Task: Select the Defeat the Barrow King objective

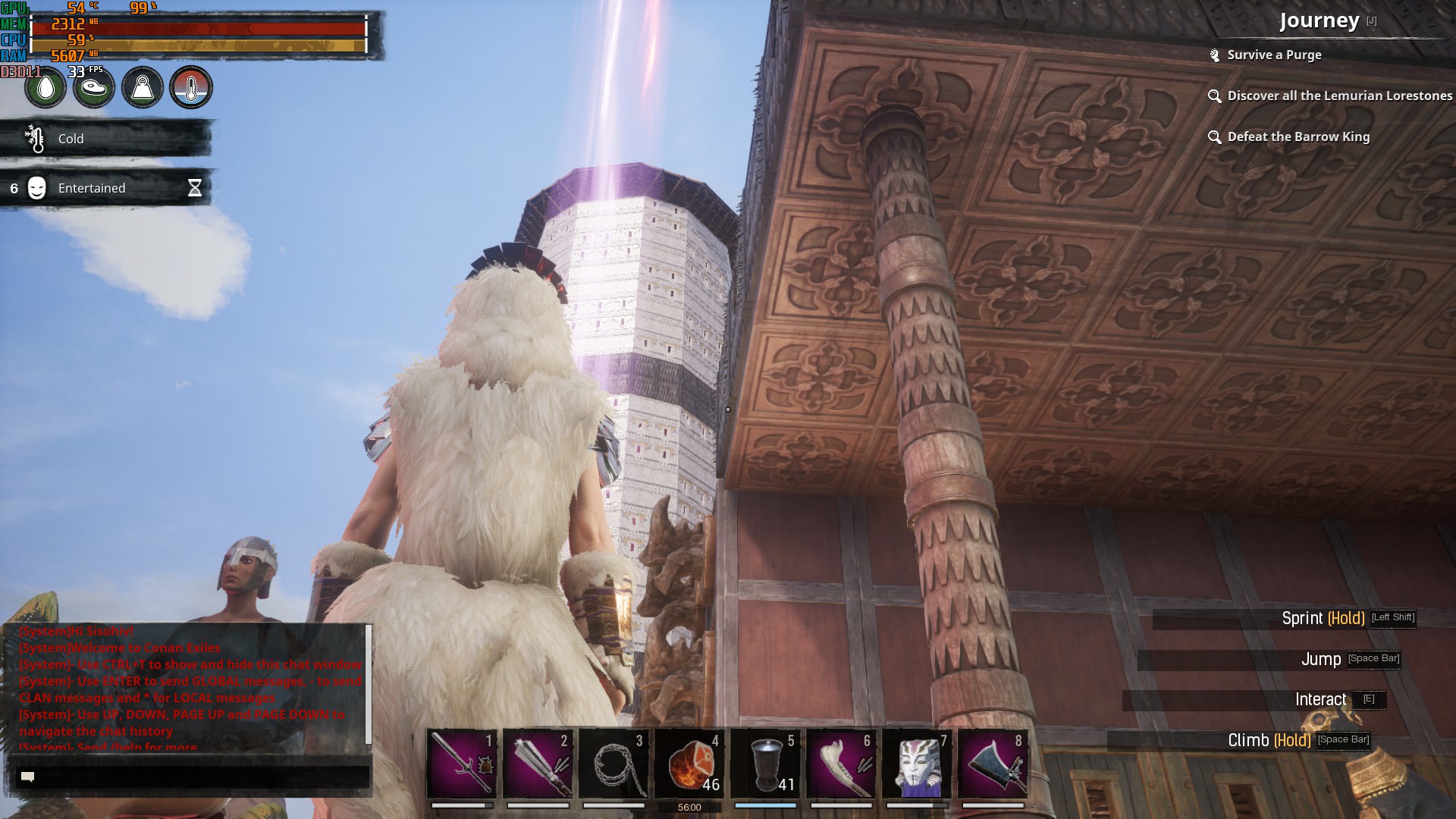Action: [x=1298, y=136]
